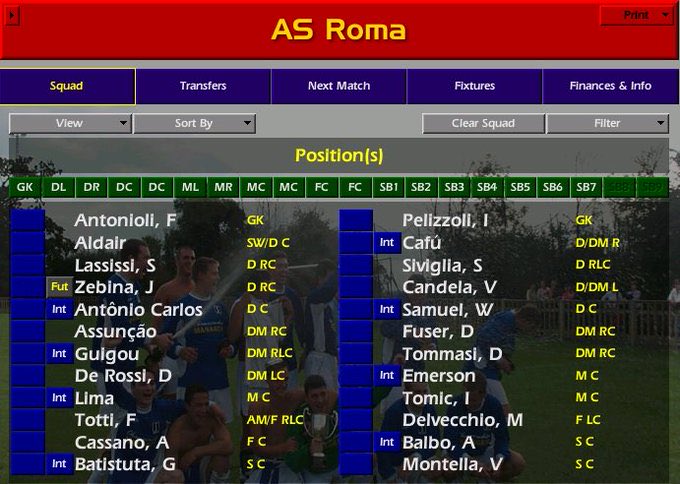
Task: Expand the Sort By dropdown
Action: 194,123
